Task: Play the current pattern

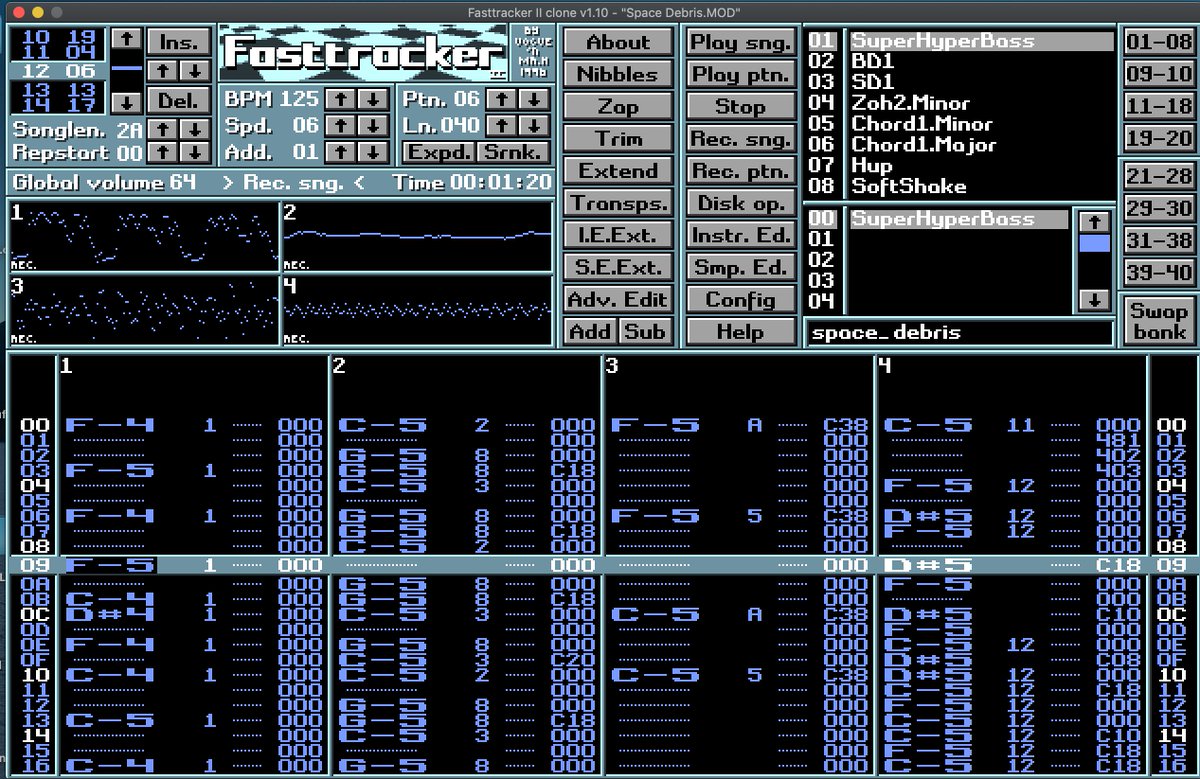Action: point(741,74)
